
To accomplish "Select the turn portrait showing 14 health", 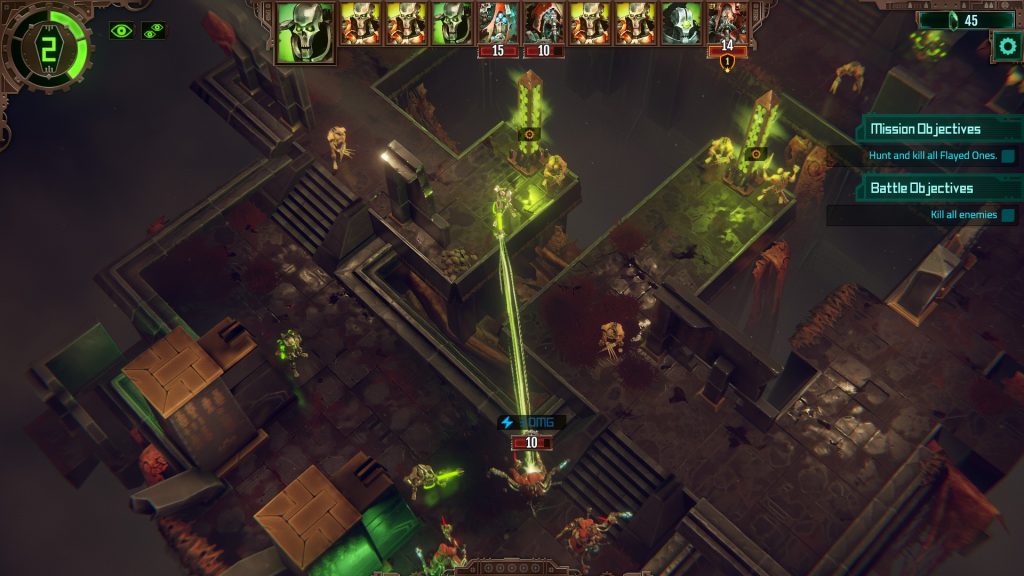I will click(x=727, y=24).
